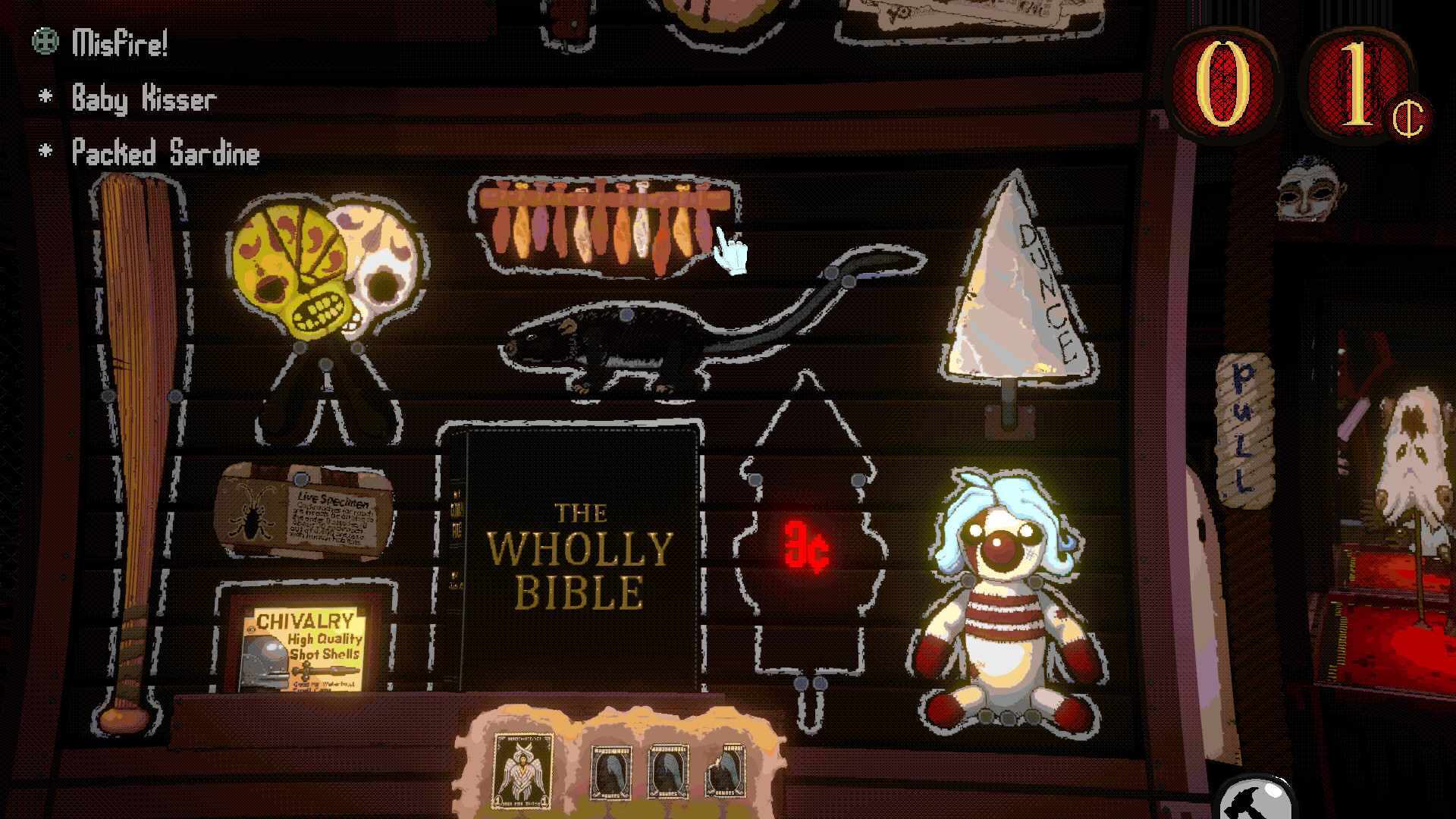Select the winged angel stamp card

pos(522,770)
